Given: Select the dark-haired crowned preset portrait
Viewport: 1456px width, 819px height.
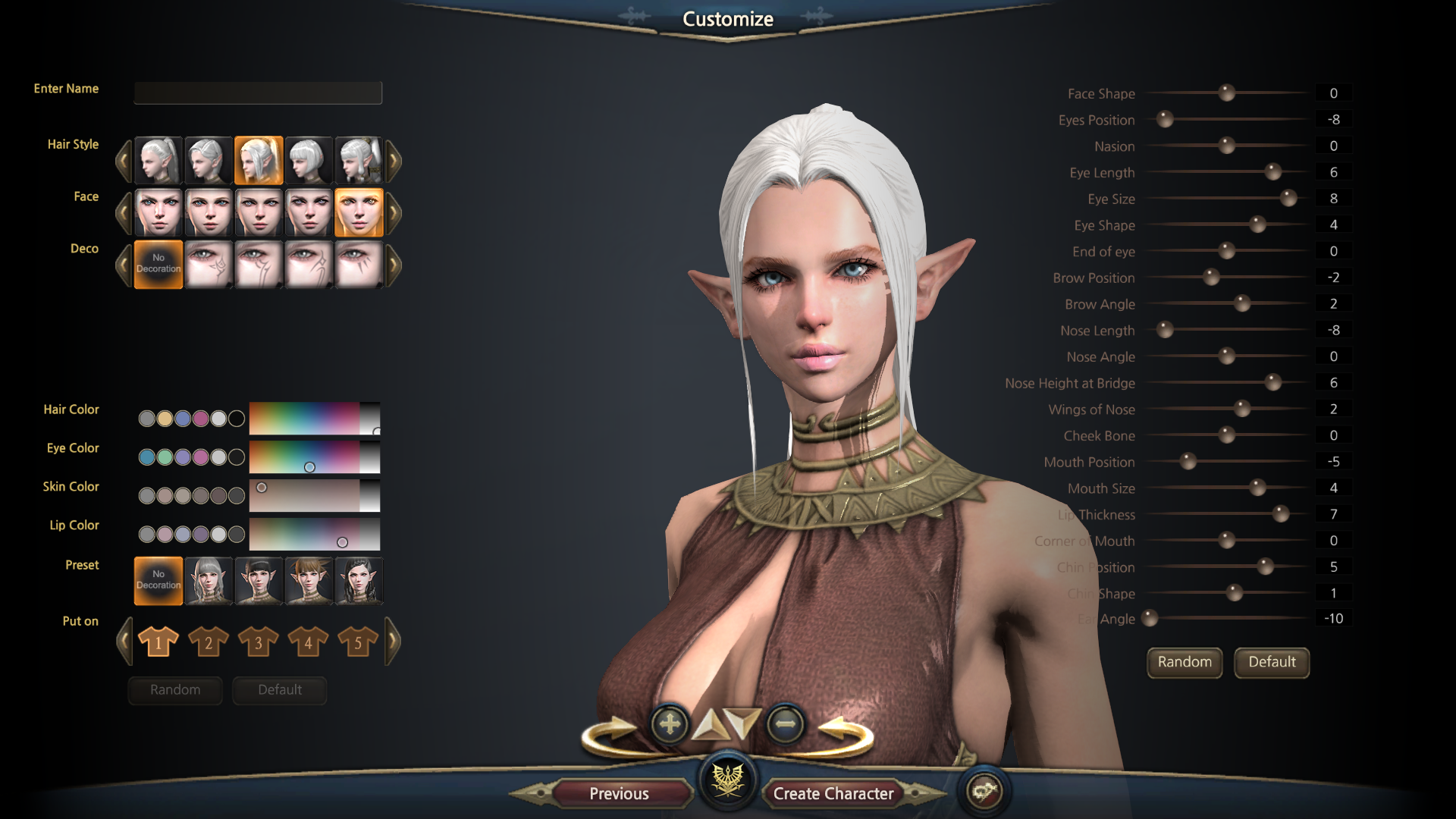Looking at the screenshot, I should pyautogui.click(x=359, y=581).
